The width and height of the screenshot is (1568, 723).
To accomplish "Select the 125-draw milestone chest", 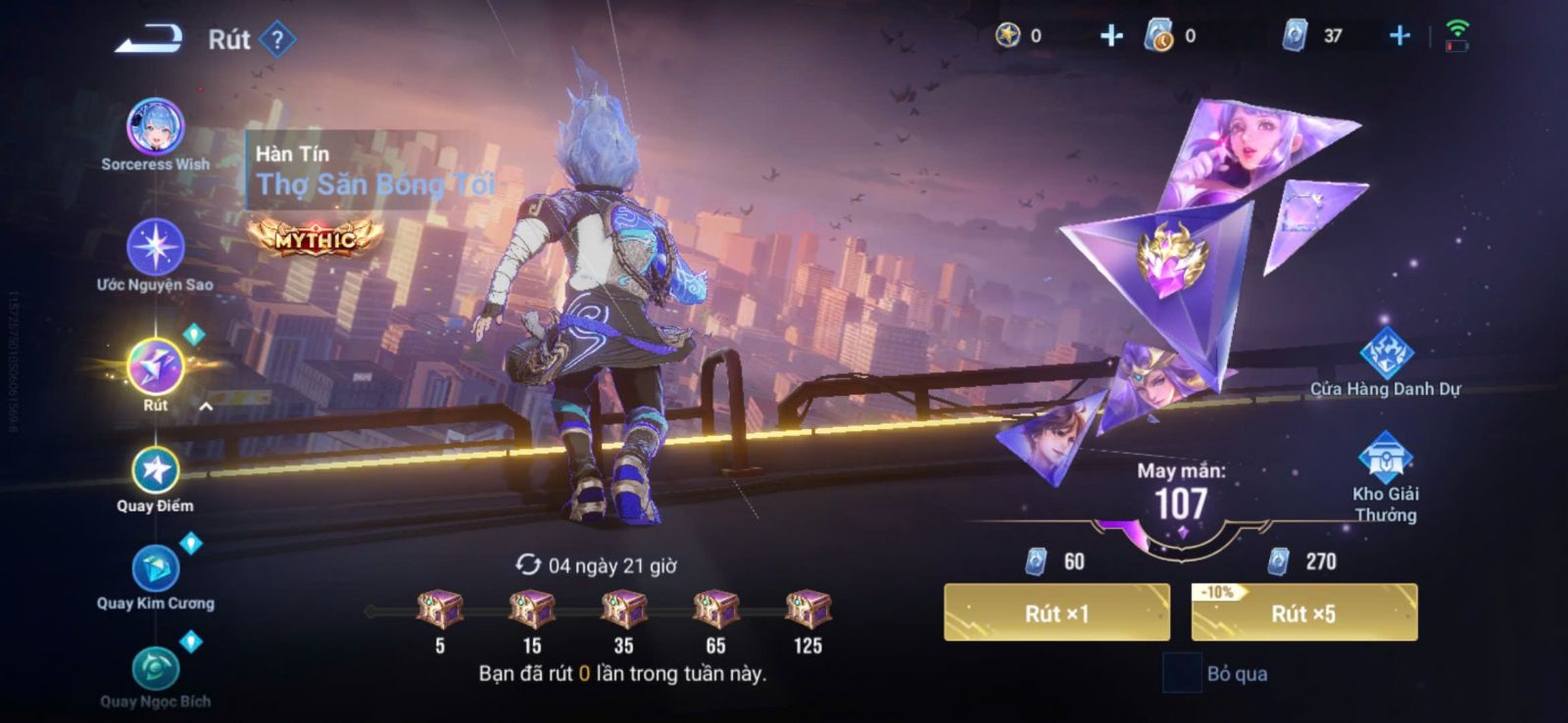I will coord(808,609).
